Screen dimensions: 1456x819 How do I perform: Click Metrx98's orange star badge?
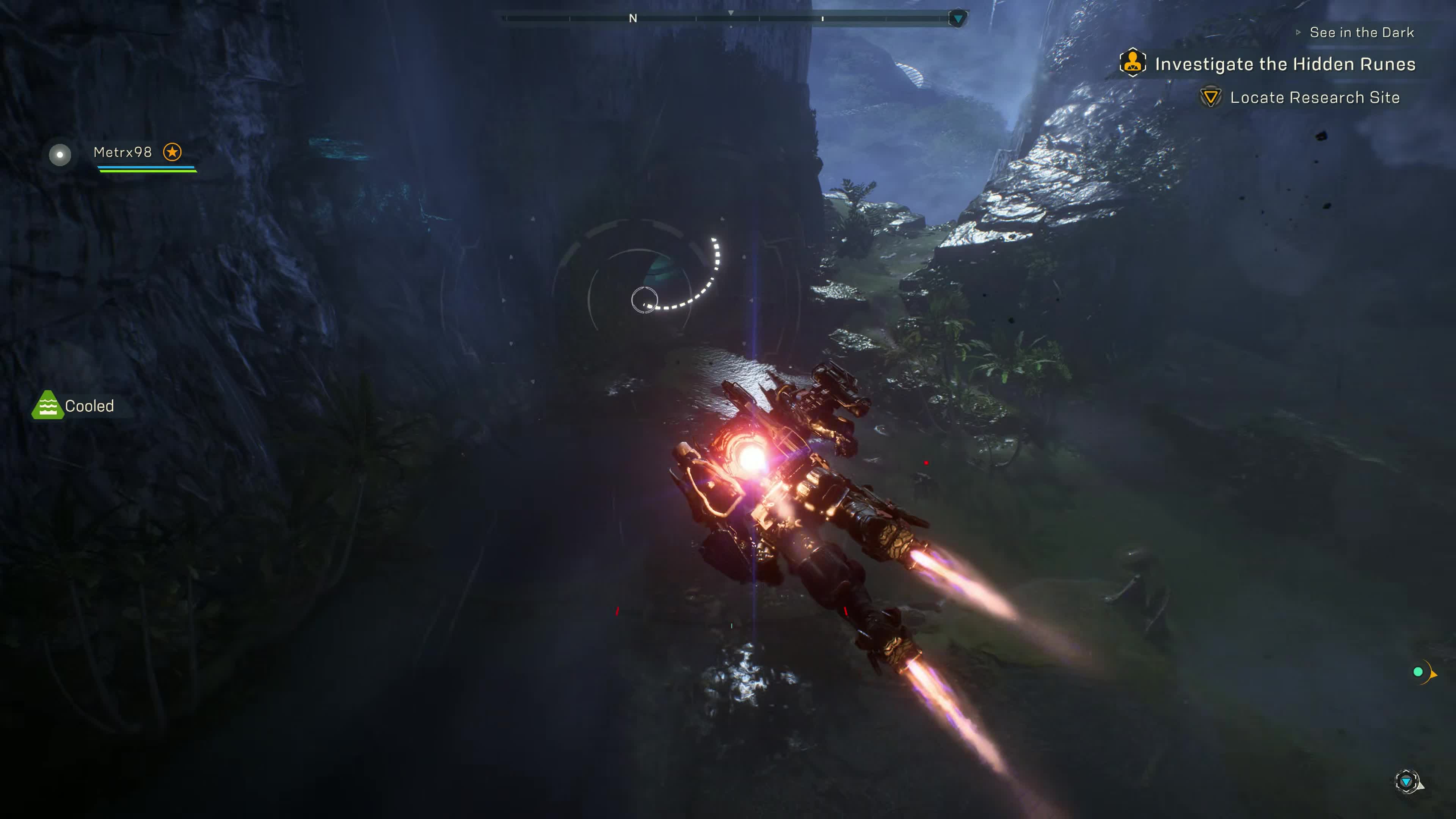coord(173,152)
